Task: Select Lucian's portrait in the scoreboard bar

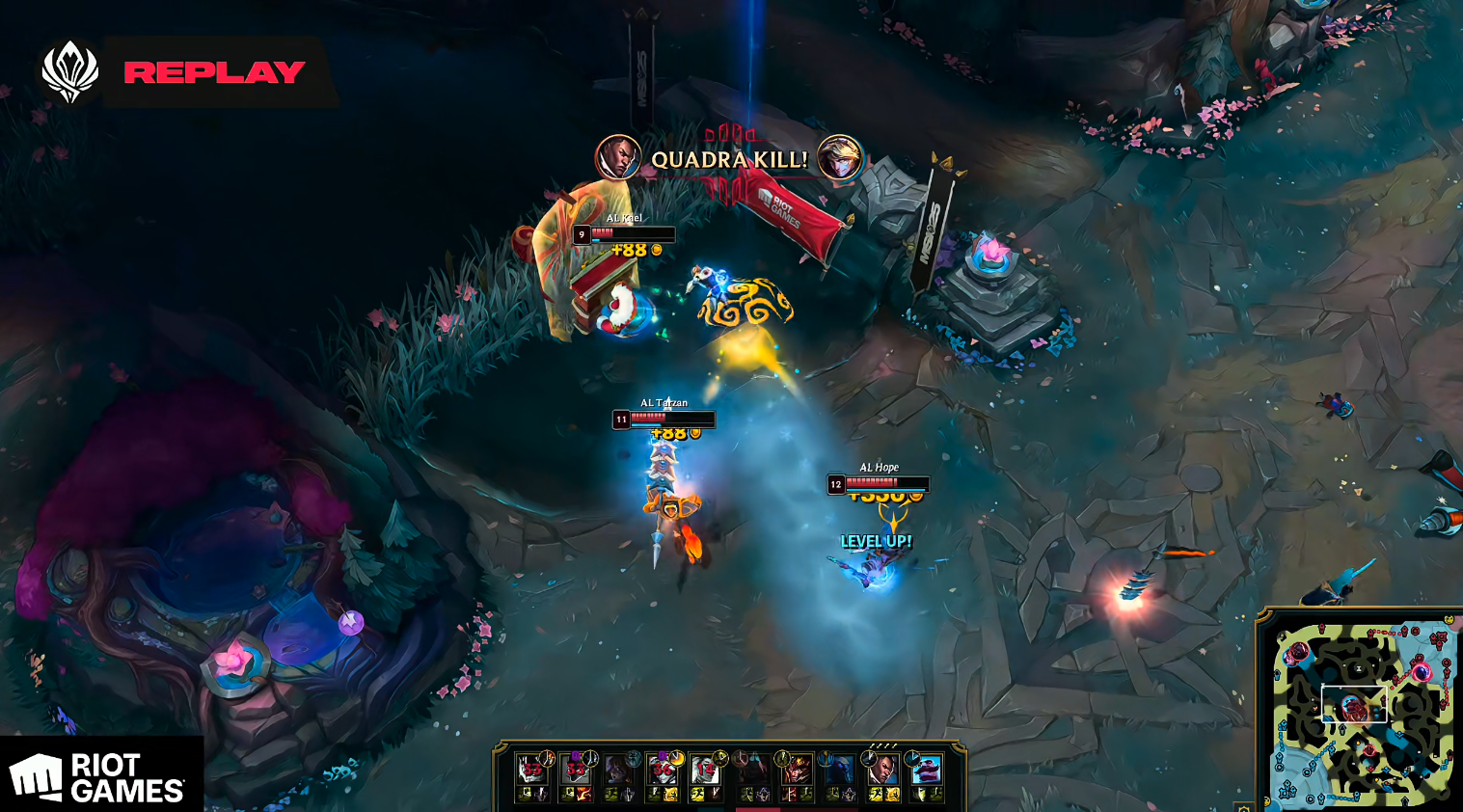Action: [881, 770]
